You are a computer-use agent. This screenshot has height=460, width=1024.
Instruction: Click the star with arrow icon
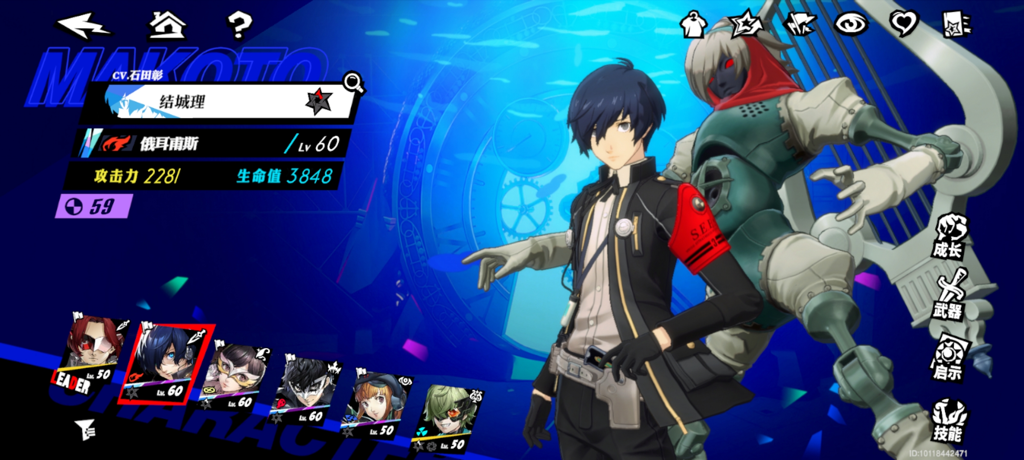(x=748, y=24)
